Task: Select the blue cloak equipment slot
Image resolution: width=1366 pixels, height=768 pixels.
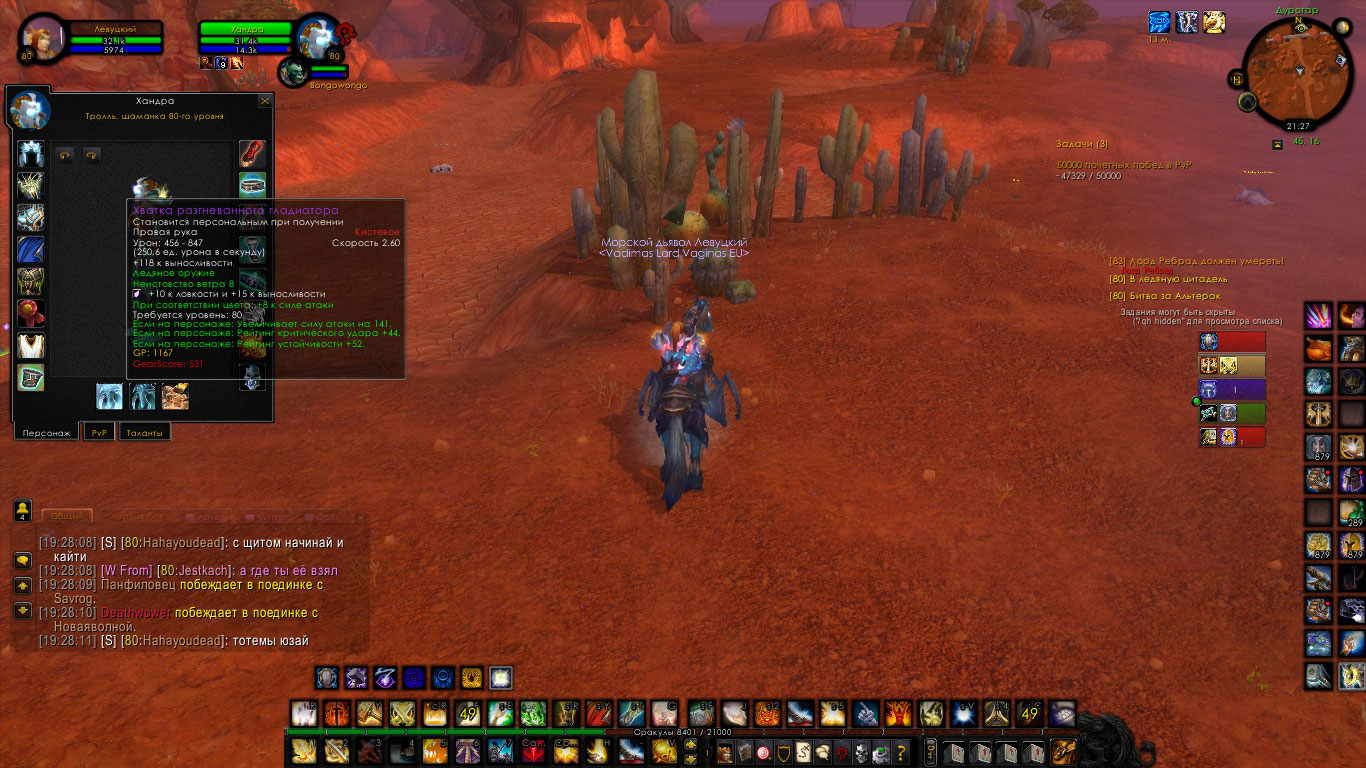Action: [31, 249]
